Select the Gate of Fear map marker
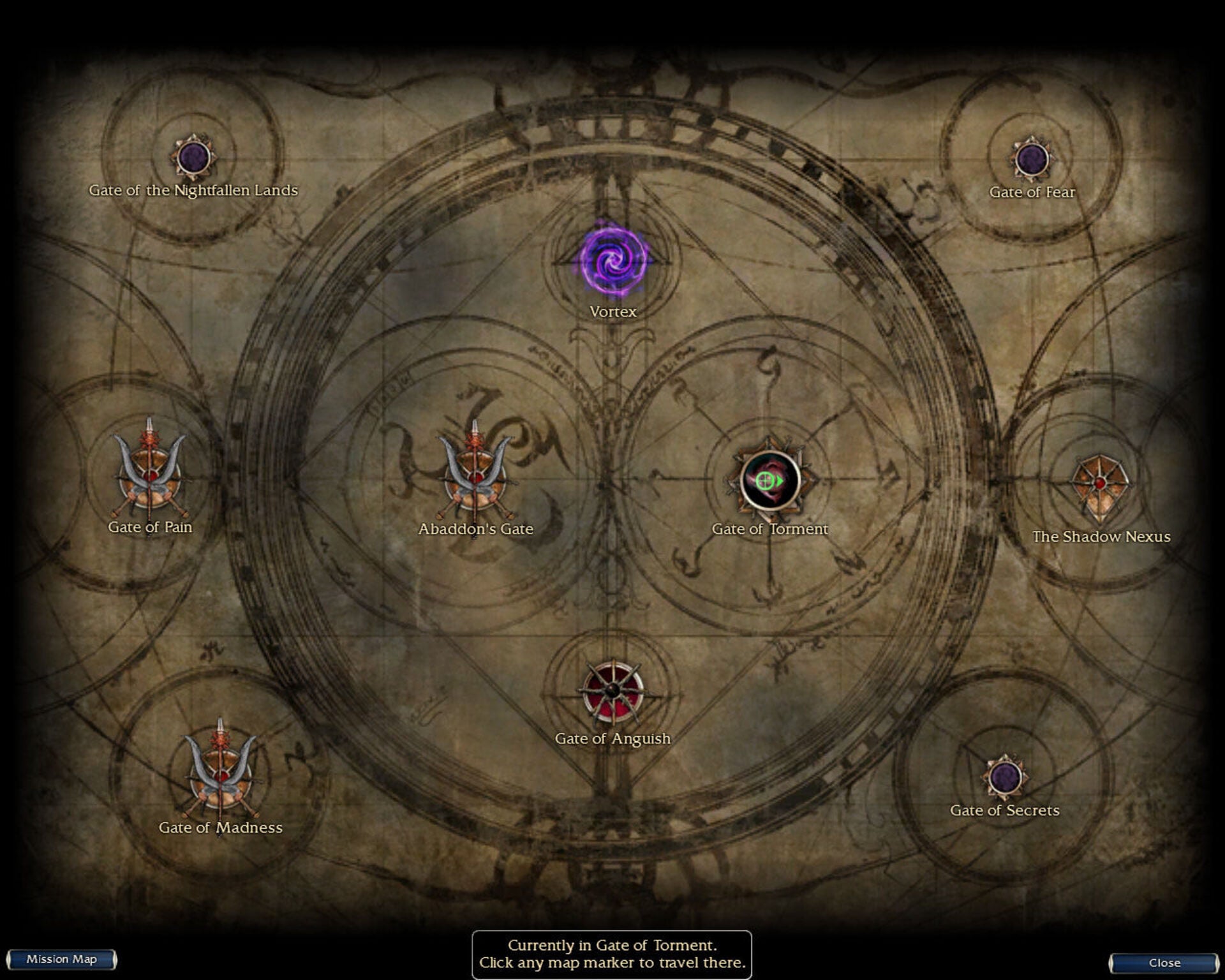The height and width of the screenshot is (980, 1225). pos(1031,159)
